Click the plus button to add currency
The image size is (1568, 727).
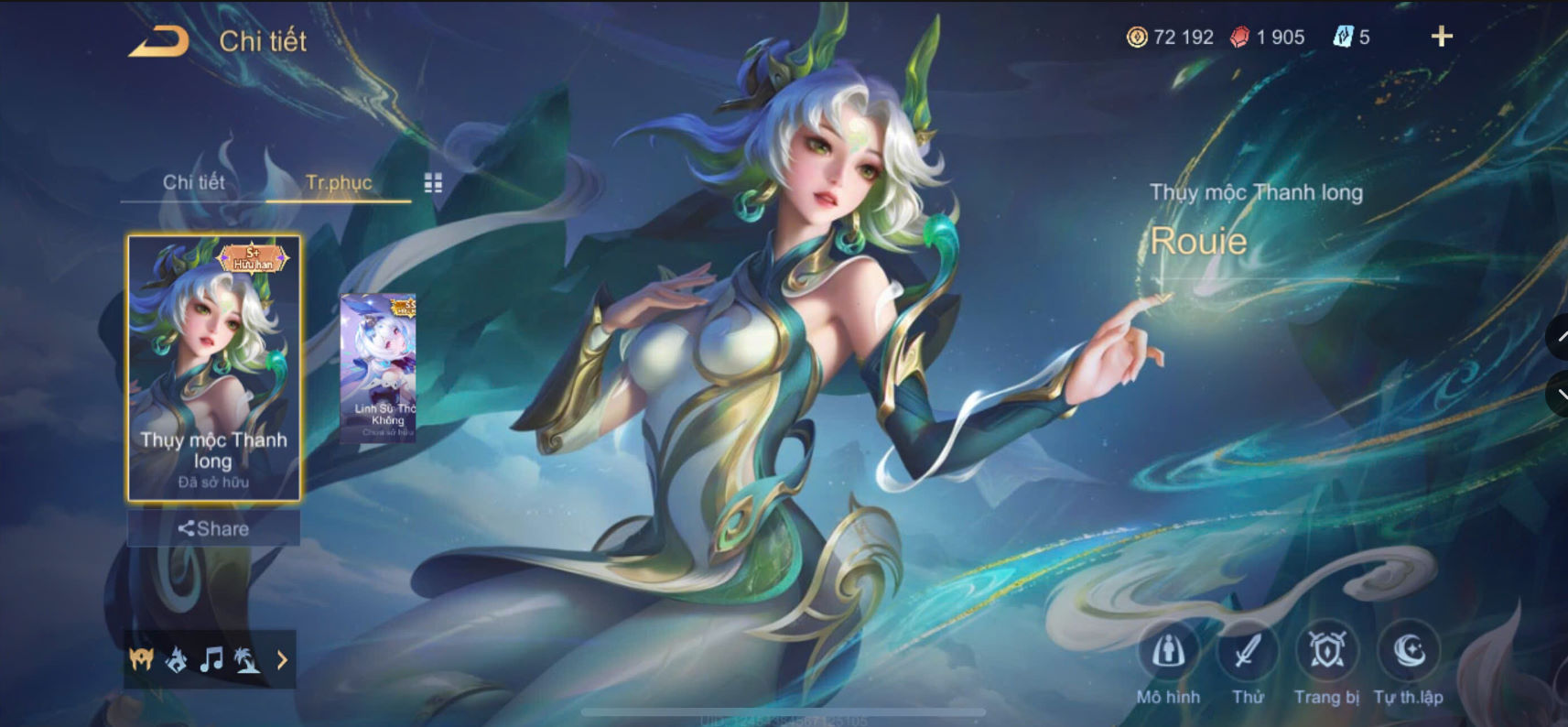click(x=1442, y=37)
